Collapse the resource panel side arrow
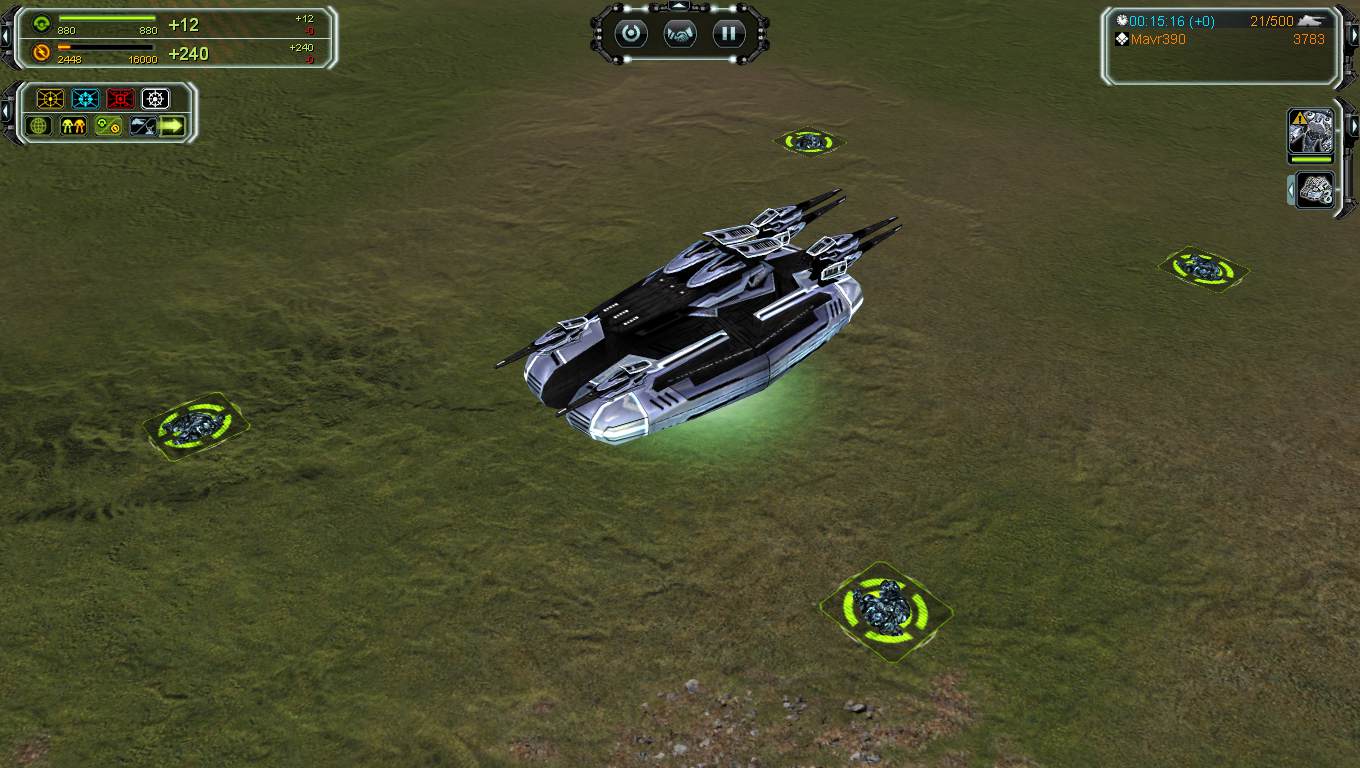The width and height of the screenshot is (1360, 768). tap(6, 37)
